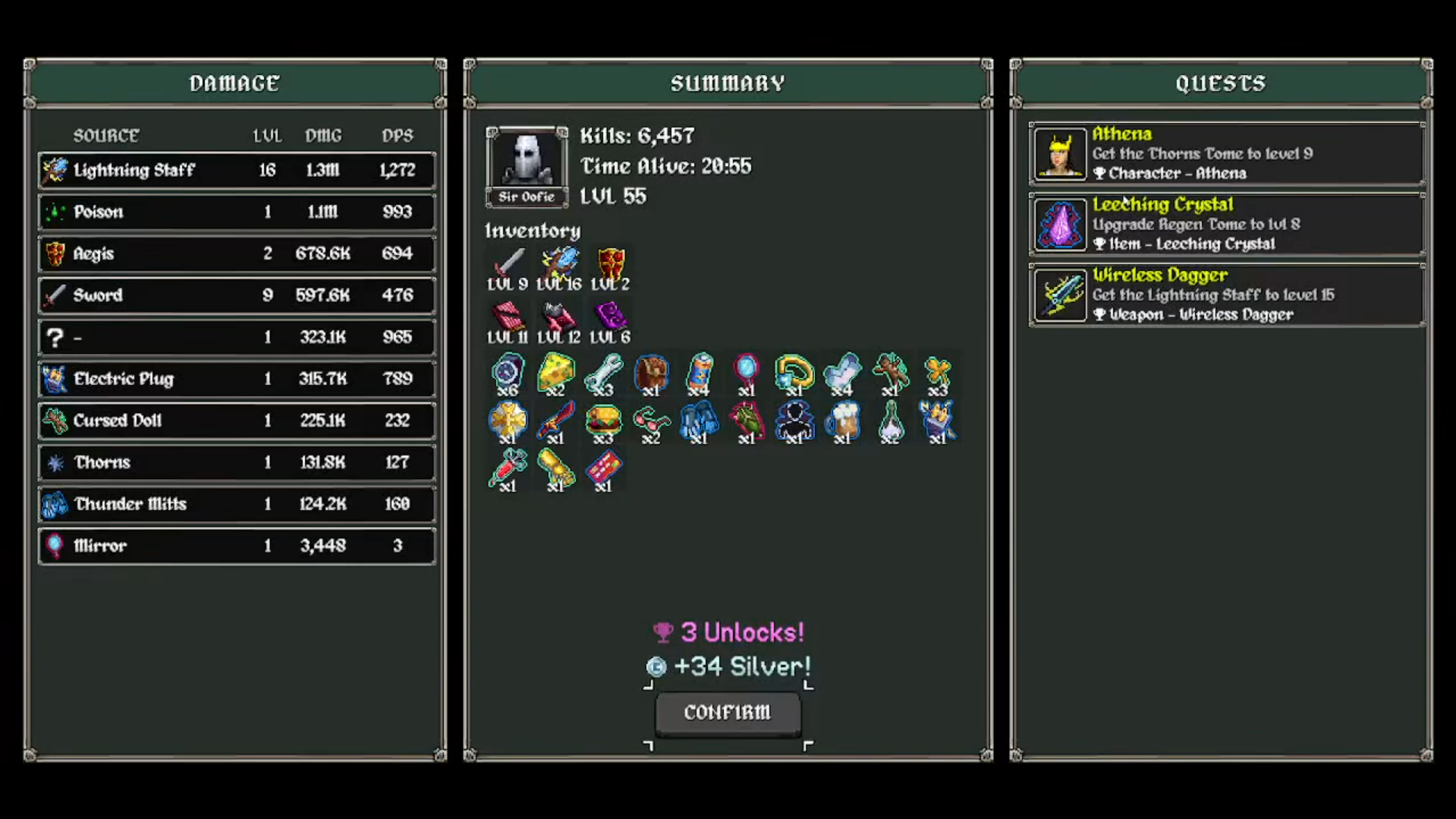1456x819 pixels.
Task: Select the purple tome at level 6
Action: (610, 317)
